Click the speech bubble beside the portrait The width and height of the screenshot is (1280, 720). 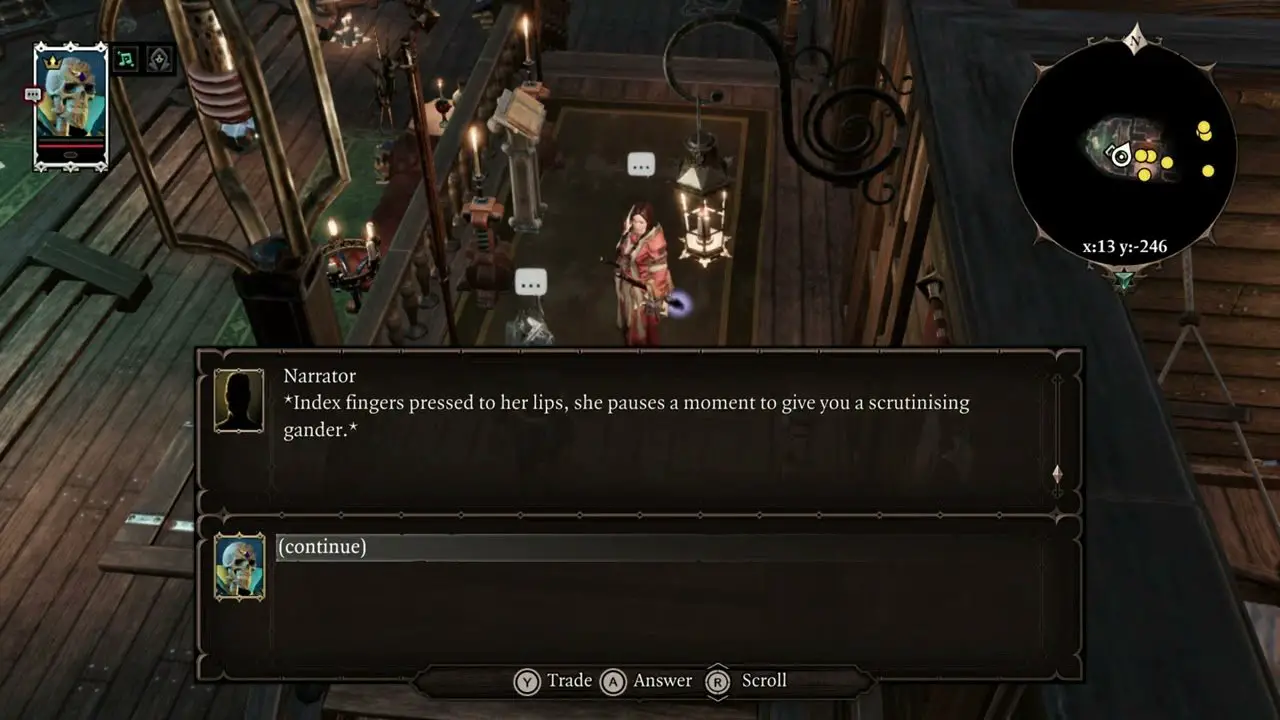tap(33, 94)
